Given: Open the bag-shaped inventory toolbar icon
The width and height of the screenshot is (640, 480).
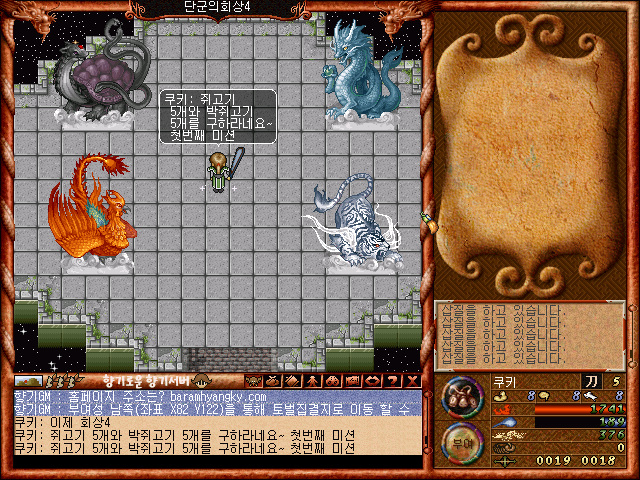Looking at the screenshot, I should click(x=271, y=380).
